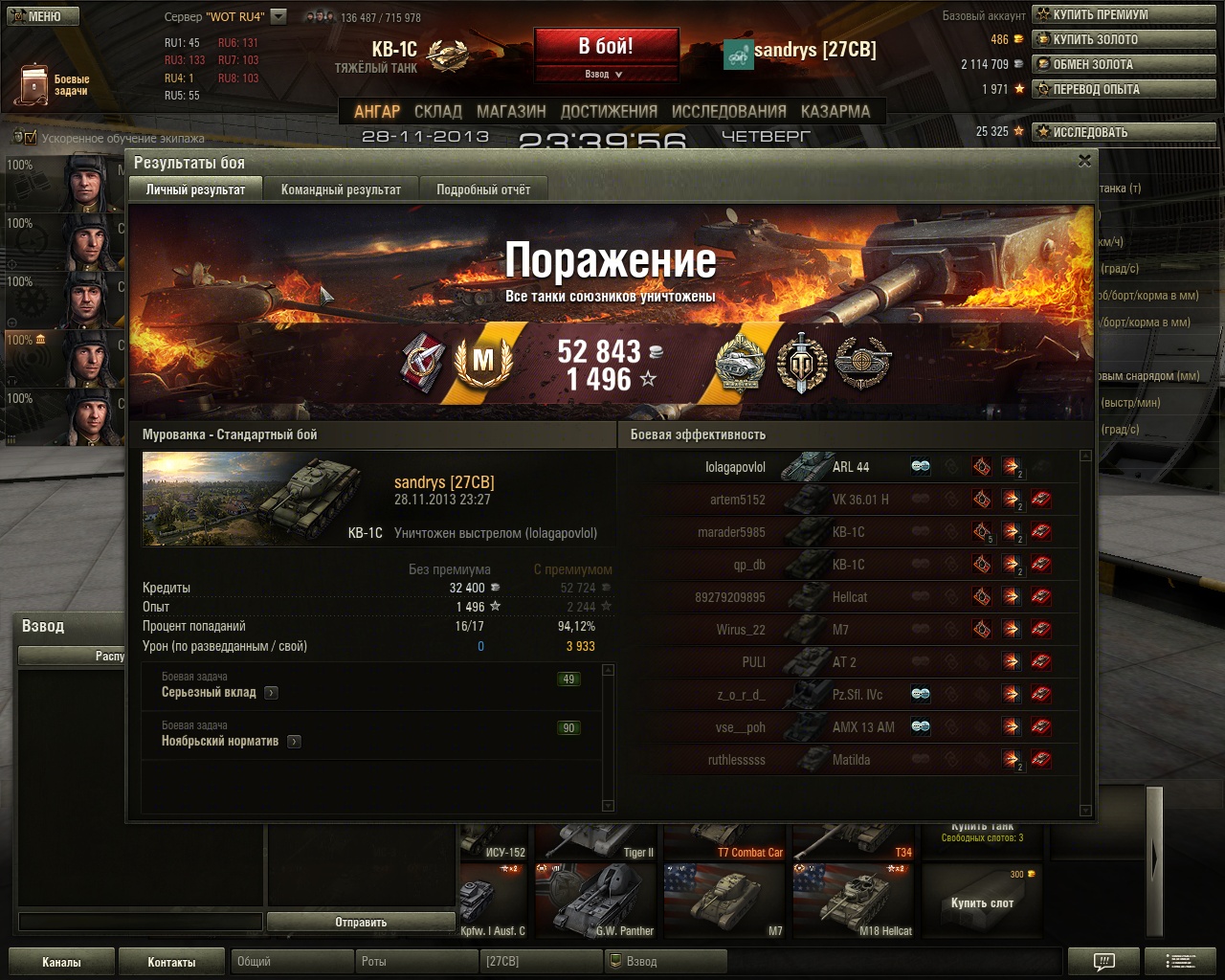
Task: Select Личный результат tab
Action: 195,189
